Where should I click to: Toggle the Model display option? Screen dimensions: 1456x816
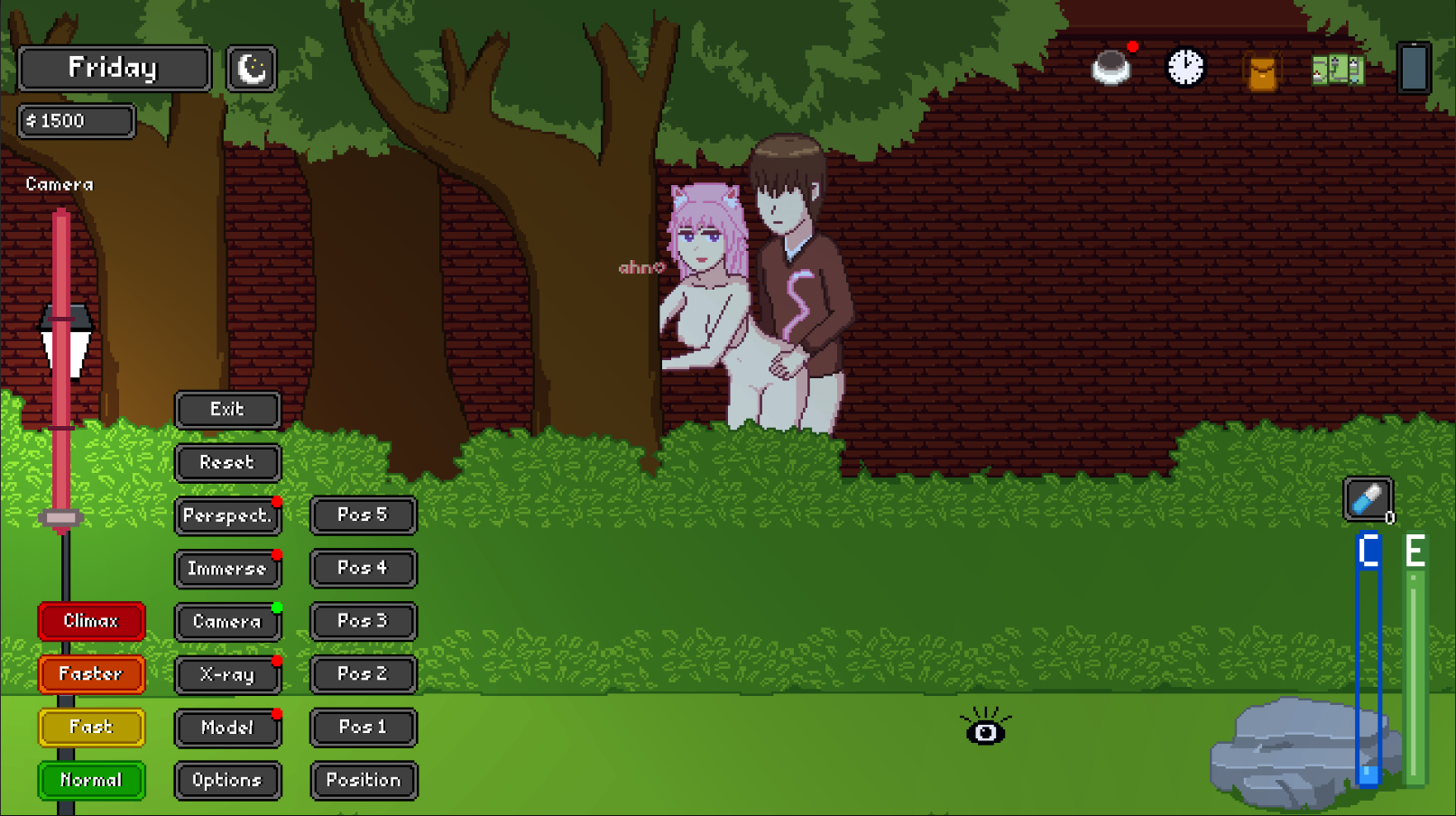tap(227, 728)
